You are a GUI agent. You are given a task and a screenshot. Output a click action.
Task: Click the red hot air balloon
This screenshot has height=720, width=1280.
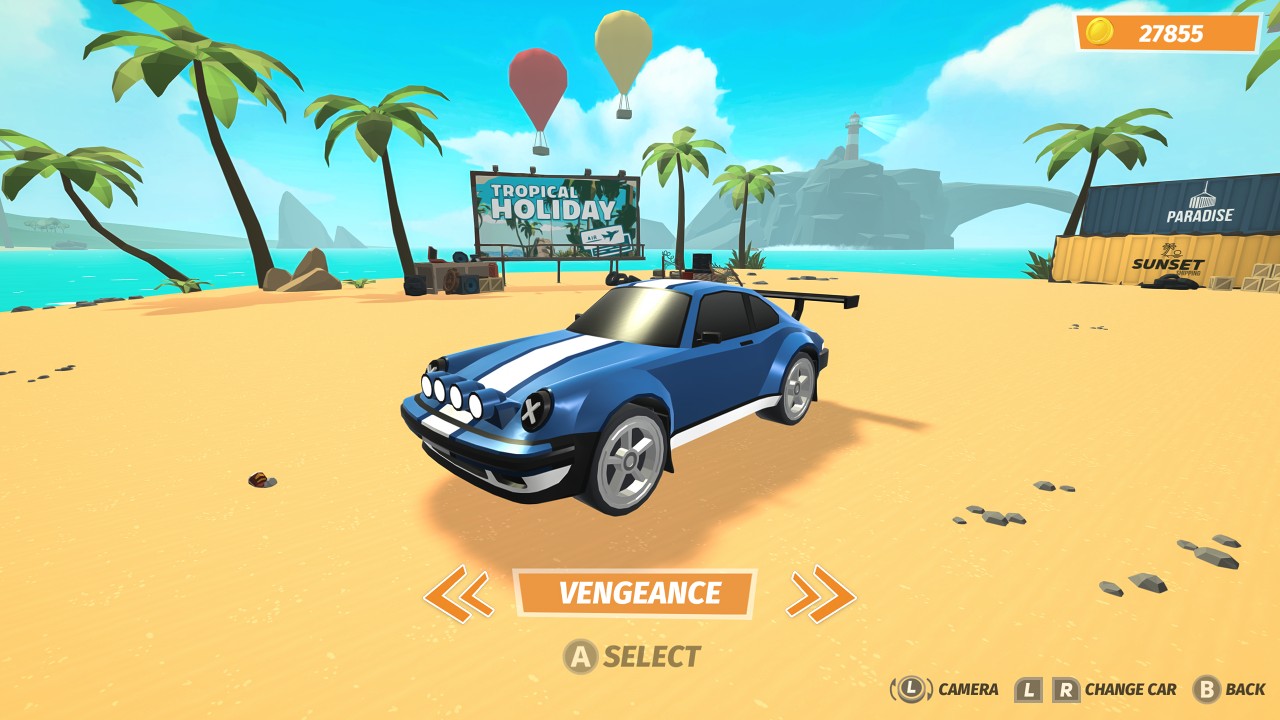(537, 80)
